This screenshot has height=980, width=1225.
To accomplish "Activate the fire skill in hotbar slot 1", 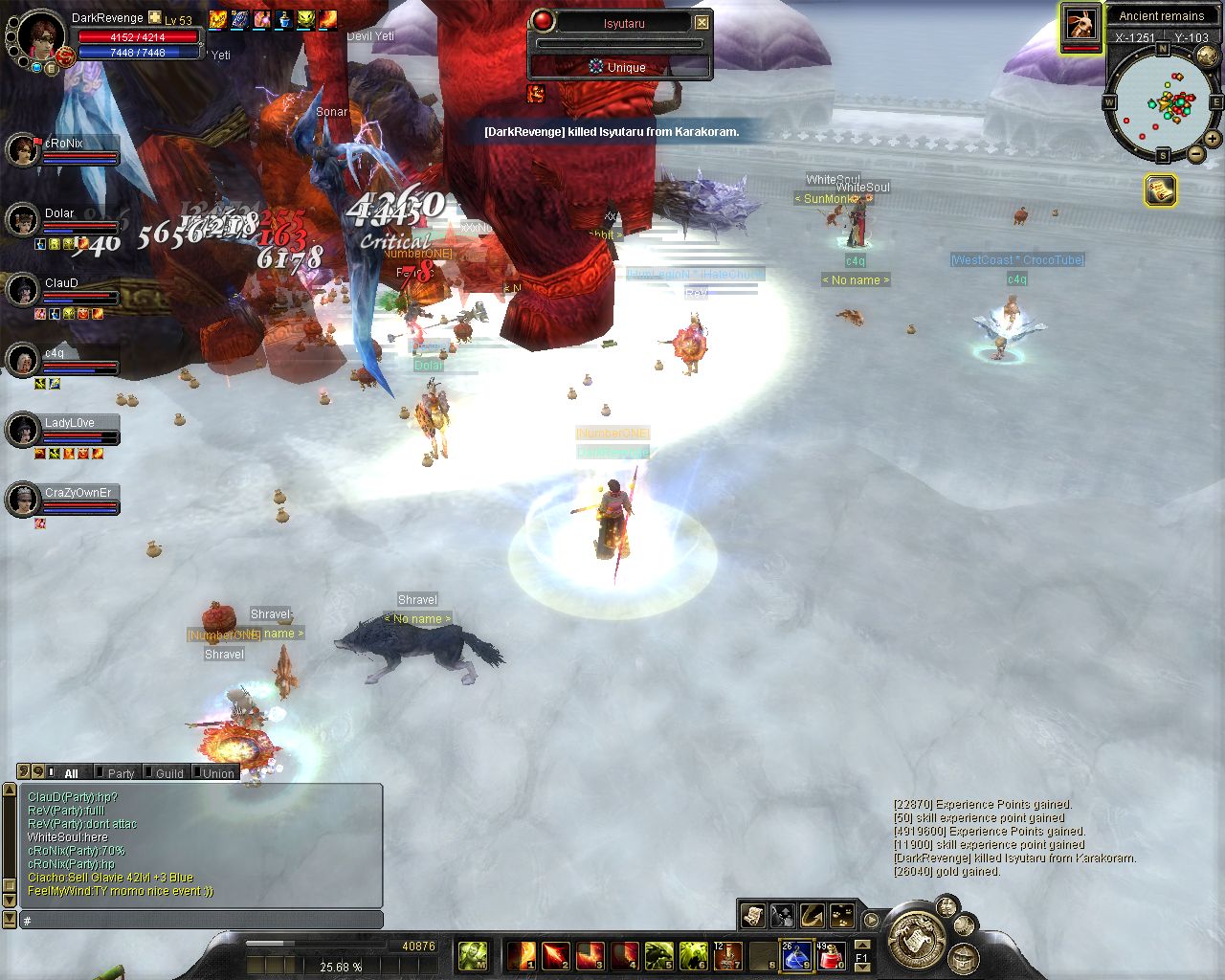I will point(522,955).
